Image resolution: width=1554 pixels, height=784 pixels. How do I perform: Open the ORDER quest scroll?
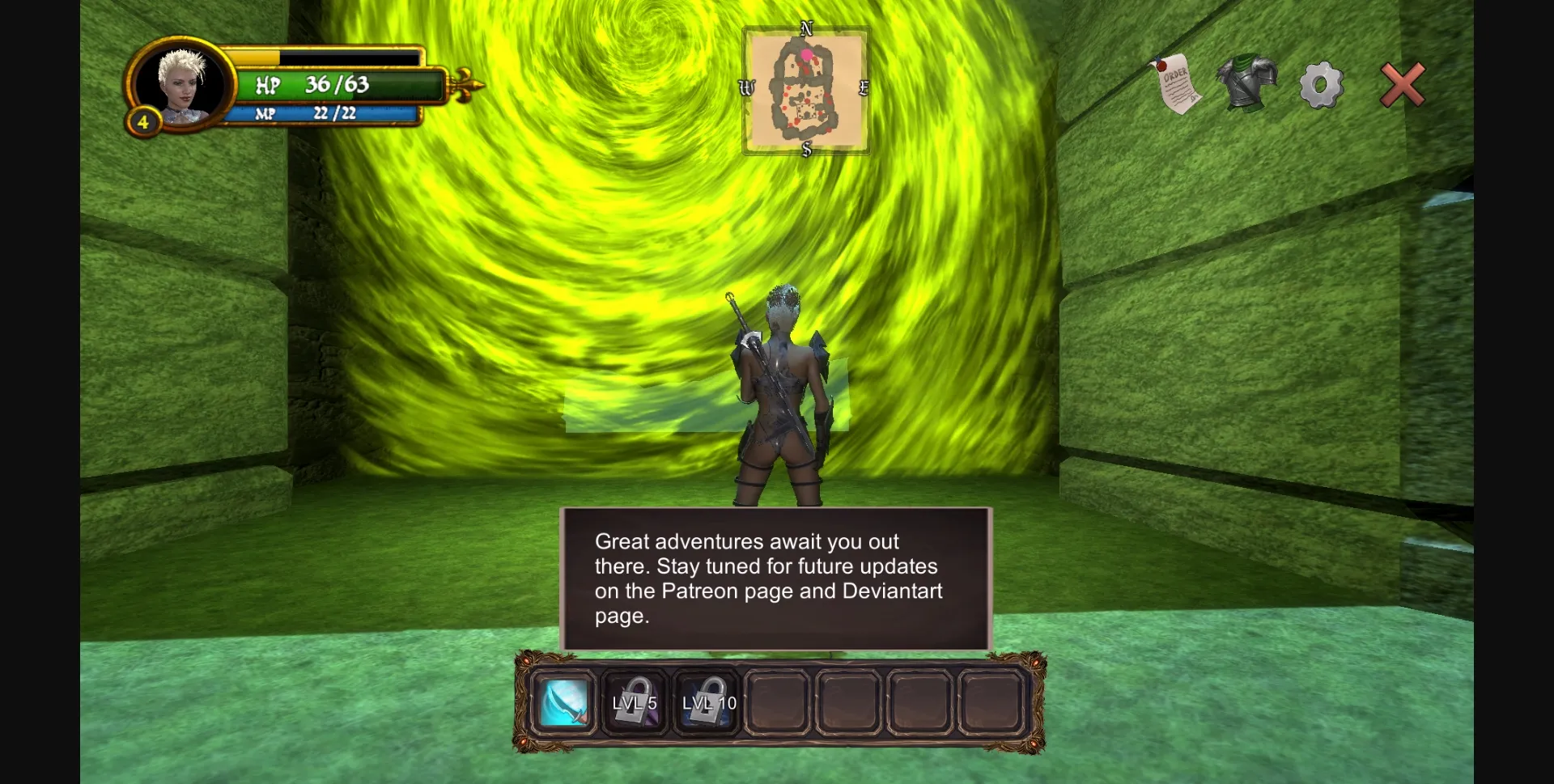click(x=1178, y=83)
